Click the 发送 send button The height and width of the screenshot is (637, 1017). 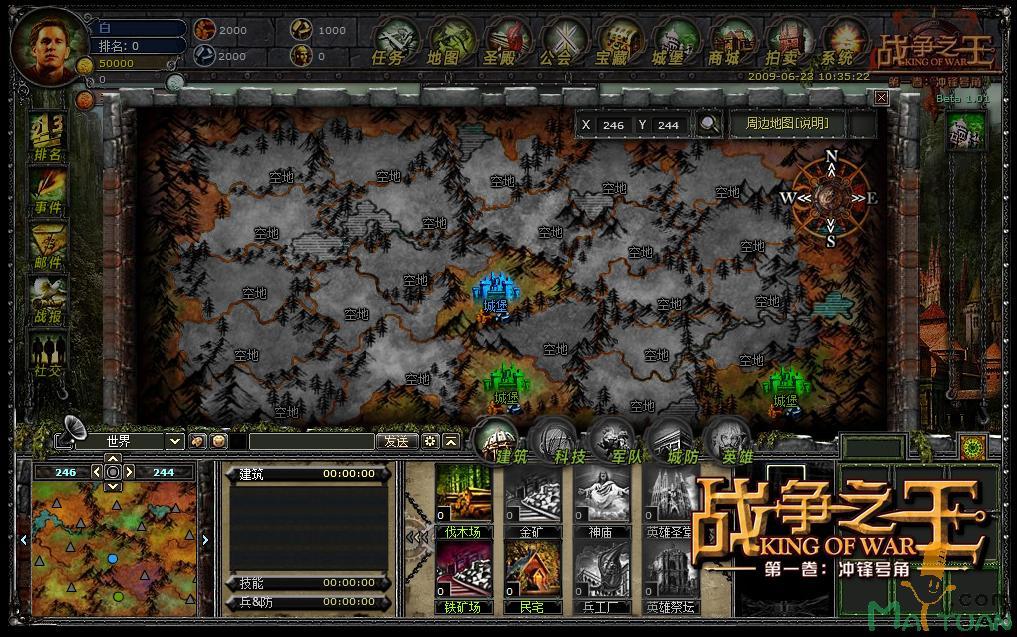pos(396,441)
